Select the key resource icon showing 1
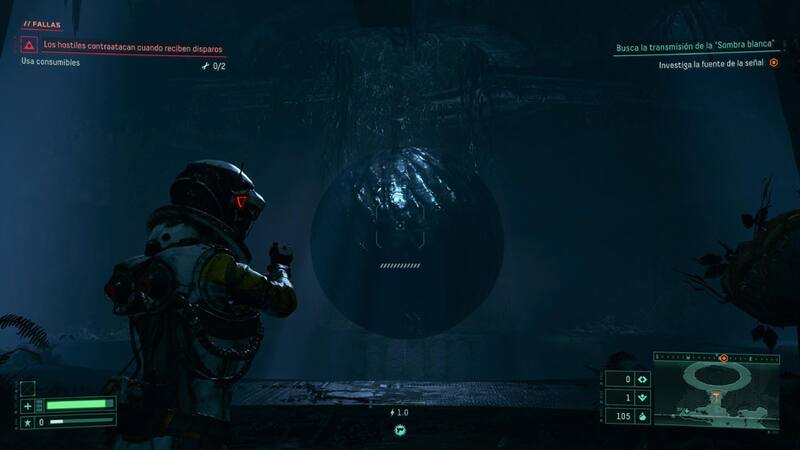The height and width of the screenshot is (450, 800). (x=643, y=397)
